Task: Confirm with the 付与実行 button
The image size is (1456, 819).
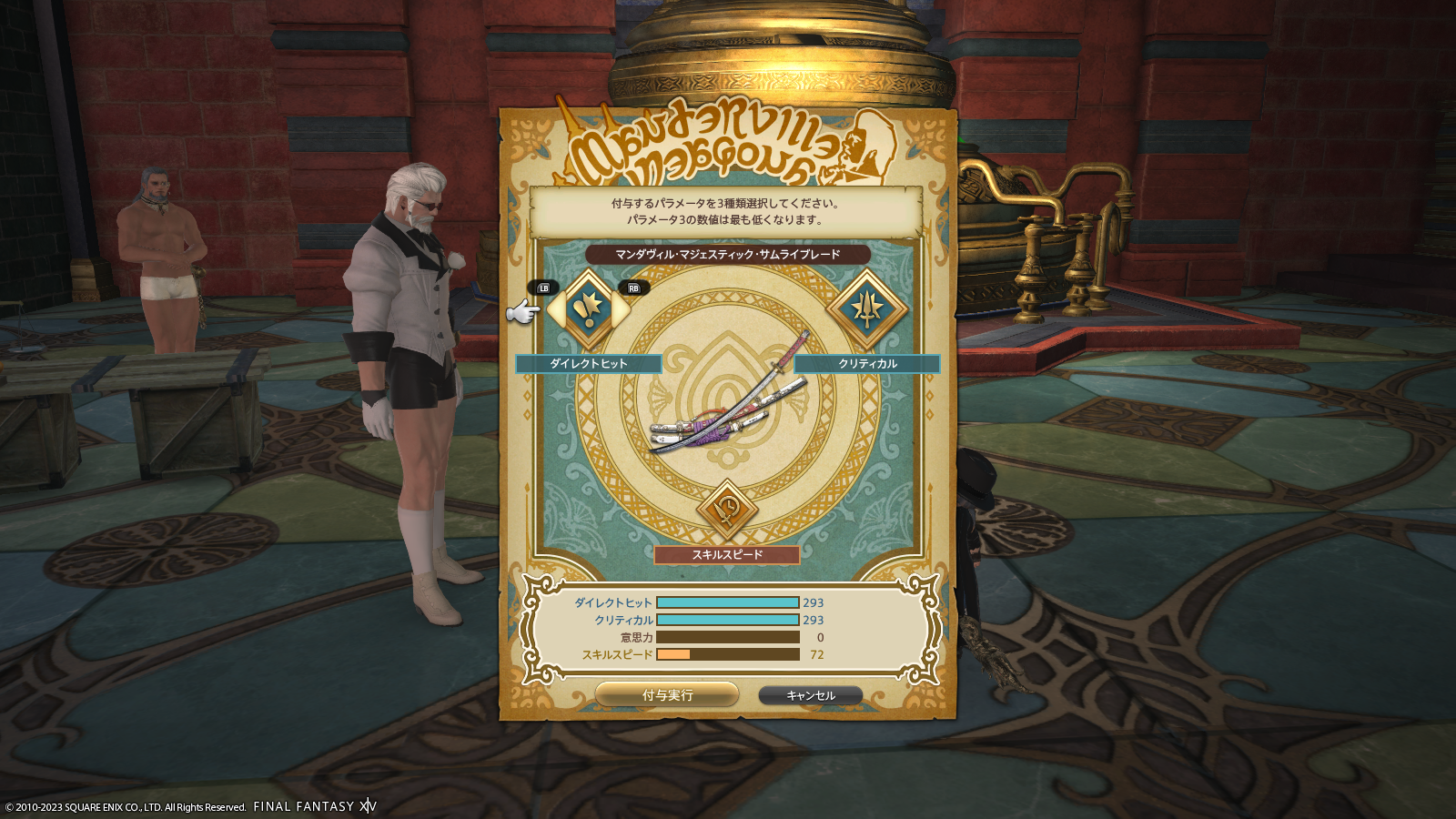Action: pyautogui.click(x=667, y=695)
